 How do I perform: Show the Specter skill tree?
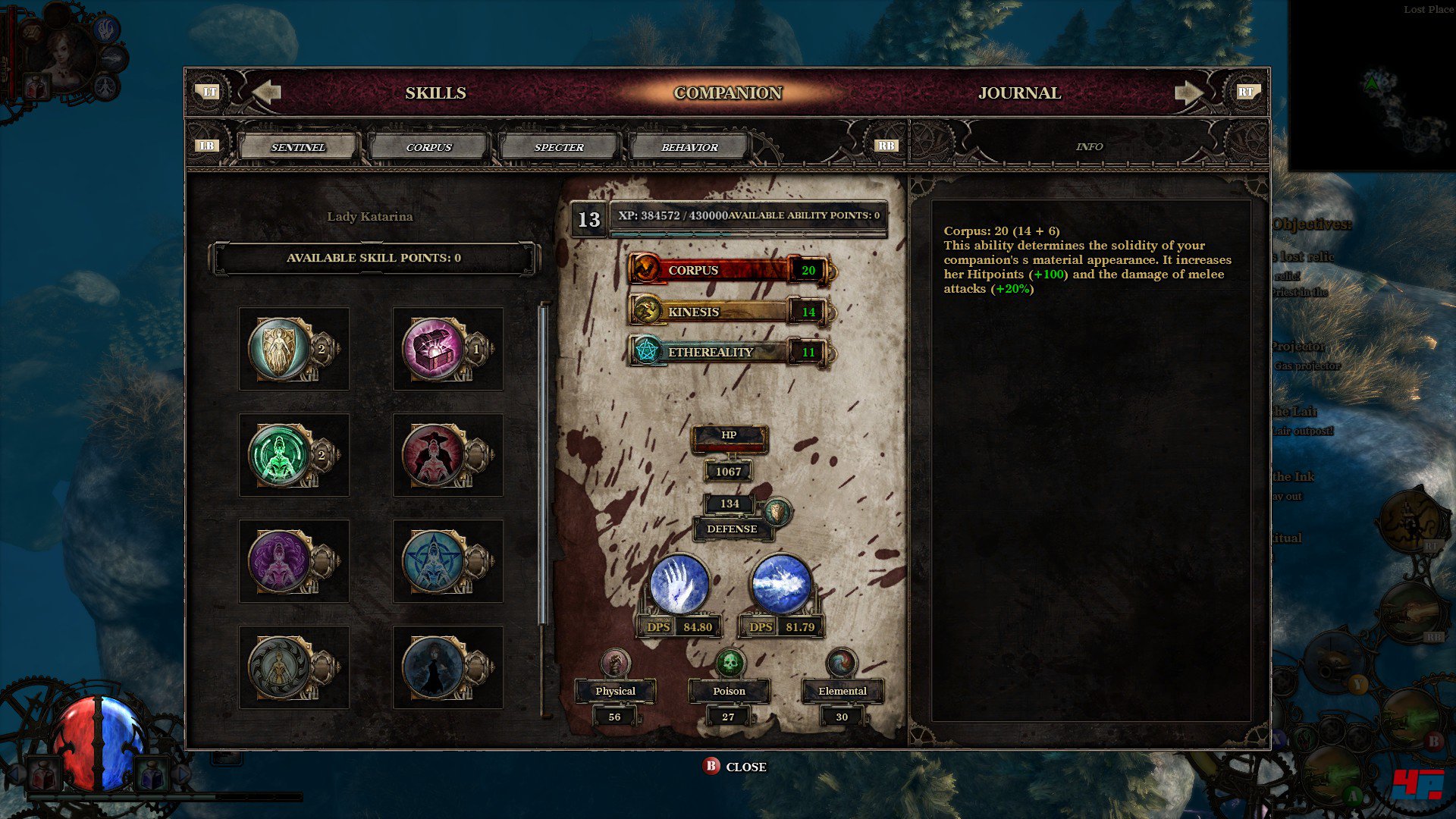(559, 147)
